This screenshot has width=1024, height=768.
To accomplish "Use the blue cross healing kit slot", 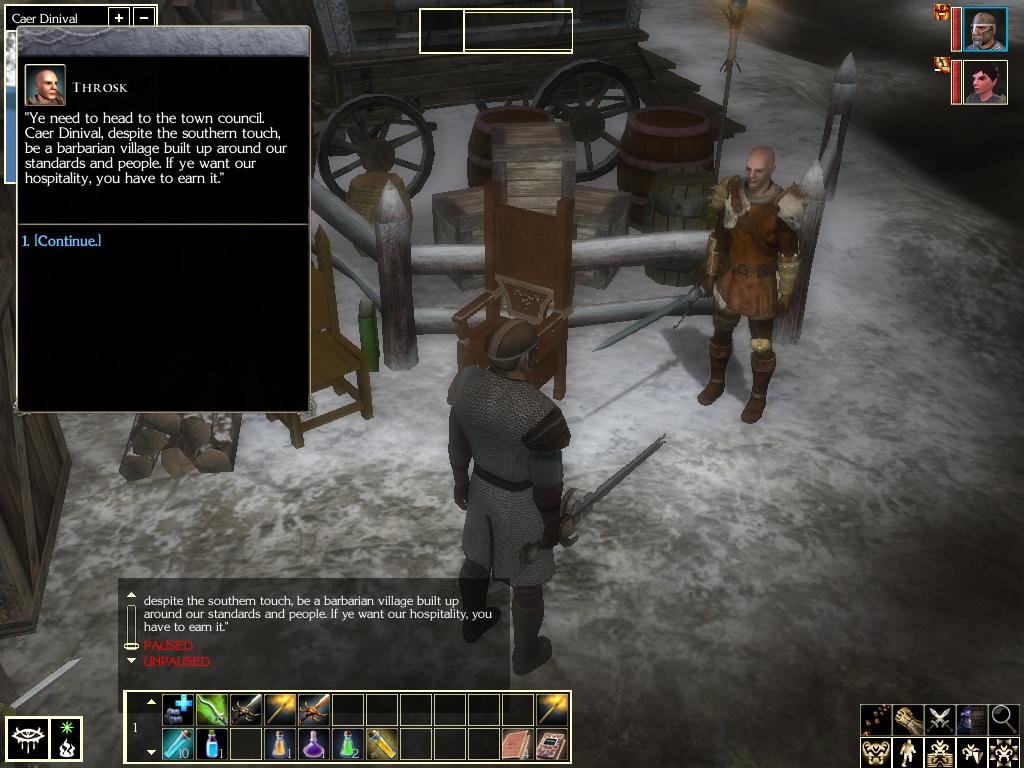I will coord(179,709).
